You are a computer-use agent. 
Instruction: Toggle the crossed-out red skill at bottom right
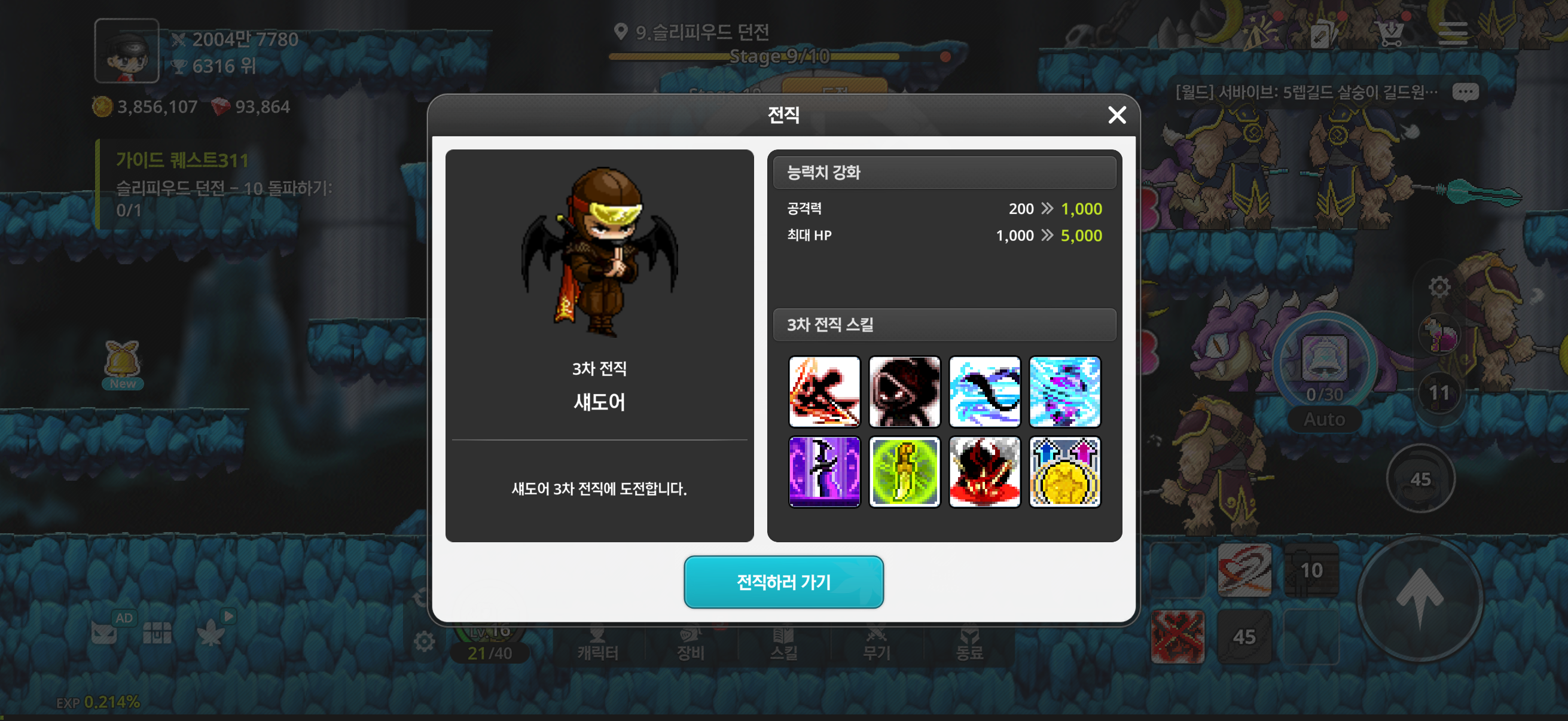pyautogui.click(x=1177, y=637)
